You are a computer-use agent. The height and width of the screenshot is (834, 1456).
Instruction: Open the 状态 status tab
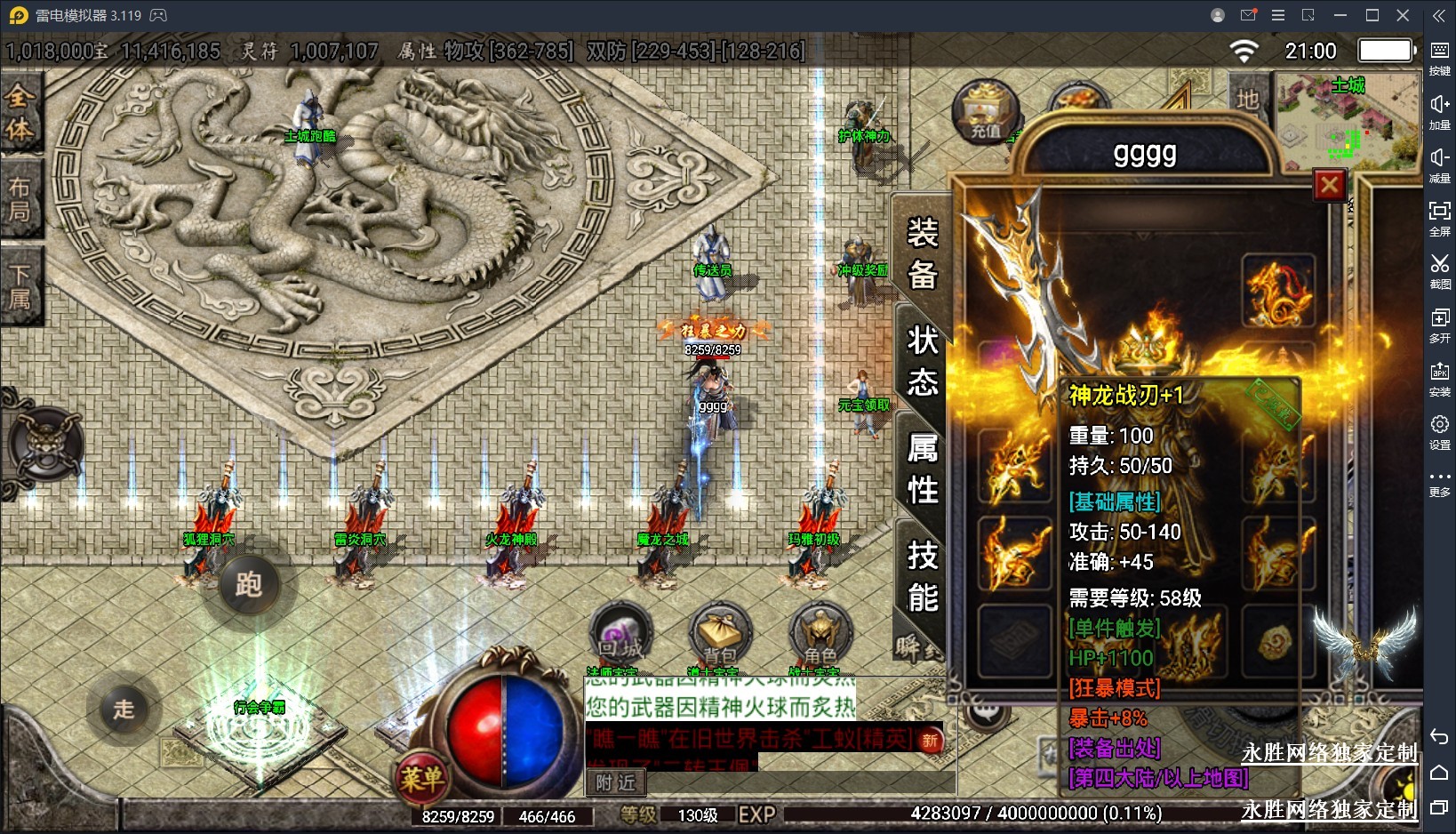tap(923, 361)
